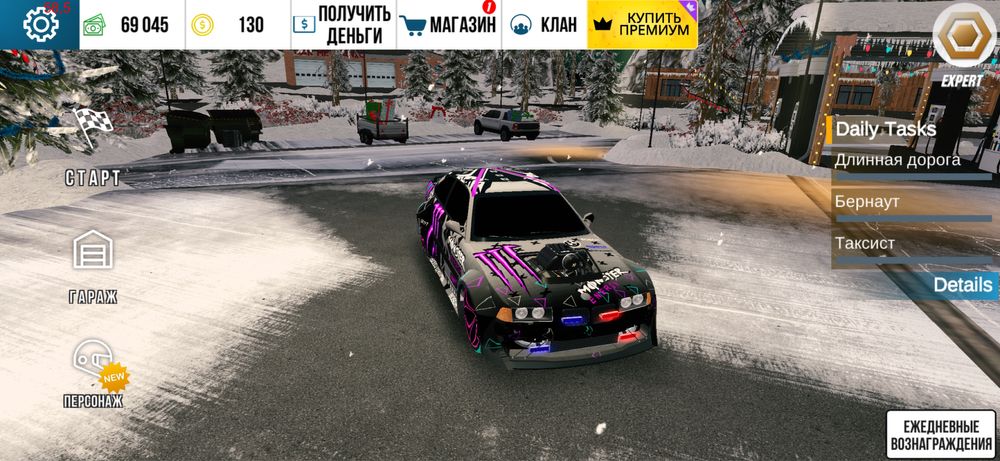This screenshot has height=461, width=1000.
Task: Open the settings gear icon
Action: tap(40, 24)
